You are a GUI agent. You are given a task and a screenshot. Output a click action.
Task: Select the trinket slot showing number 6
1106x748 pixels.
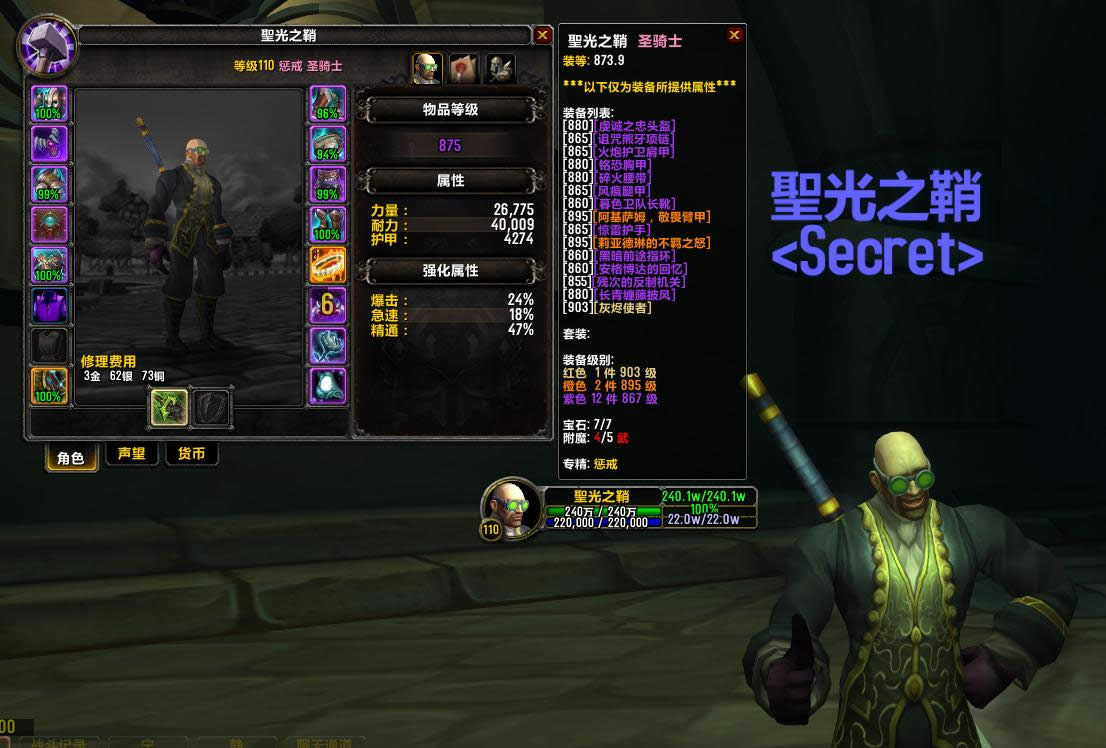[x=328, y=306]
